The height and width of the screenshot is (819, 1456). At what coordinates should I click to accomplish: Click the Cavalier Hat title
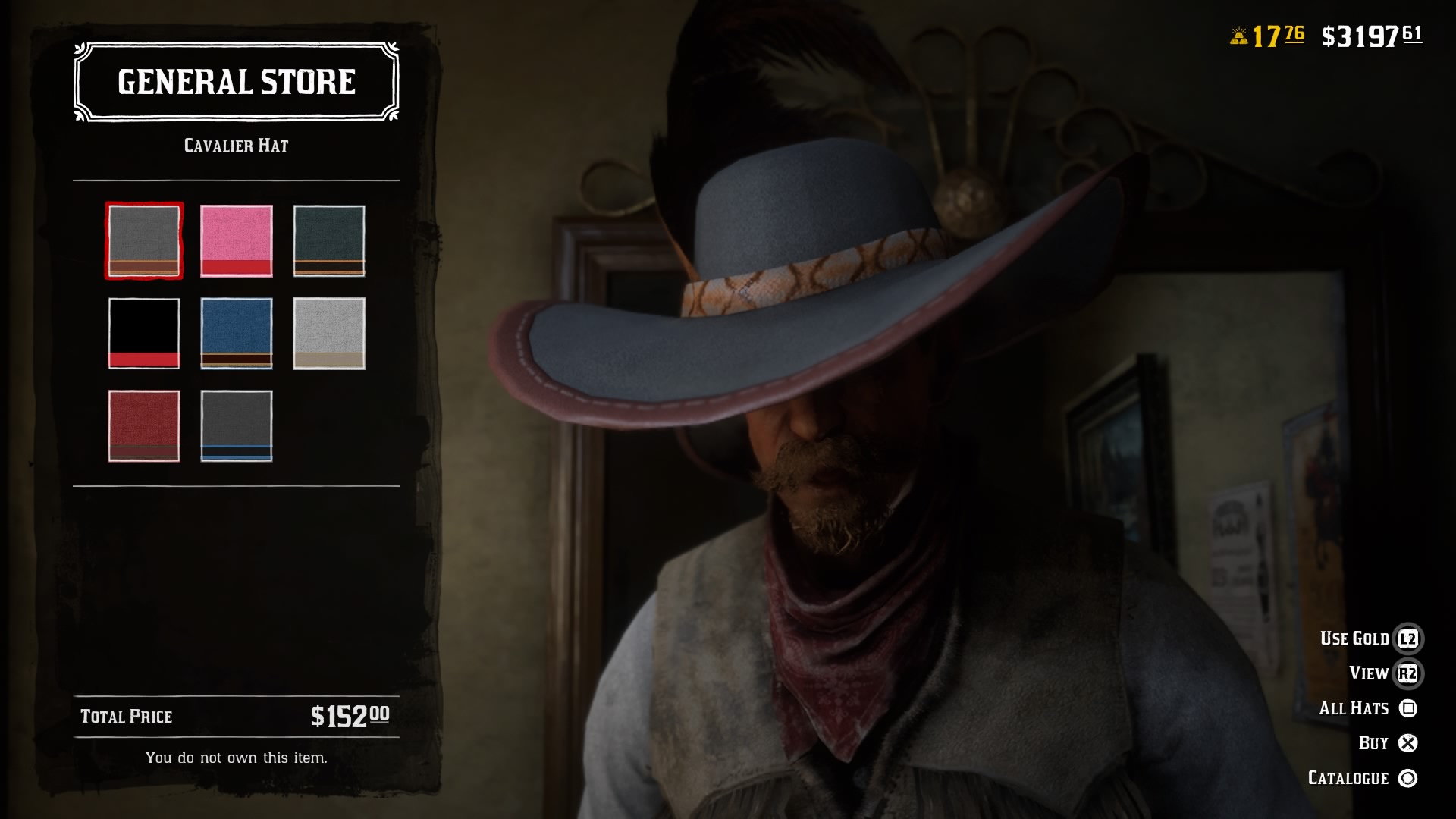pyautogui.click(x=236, y=147)
